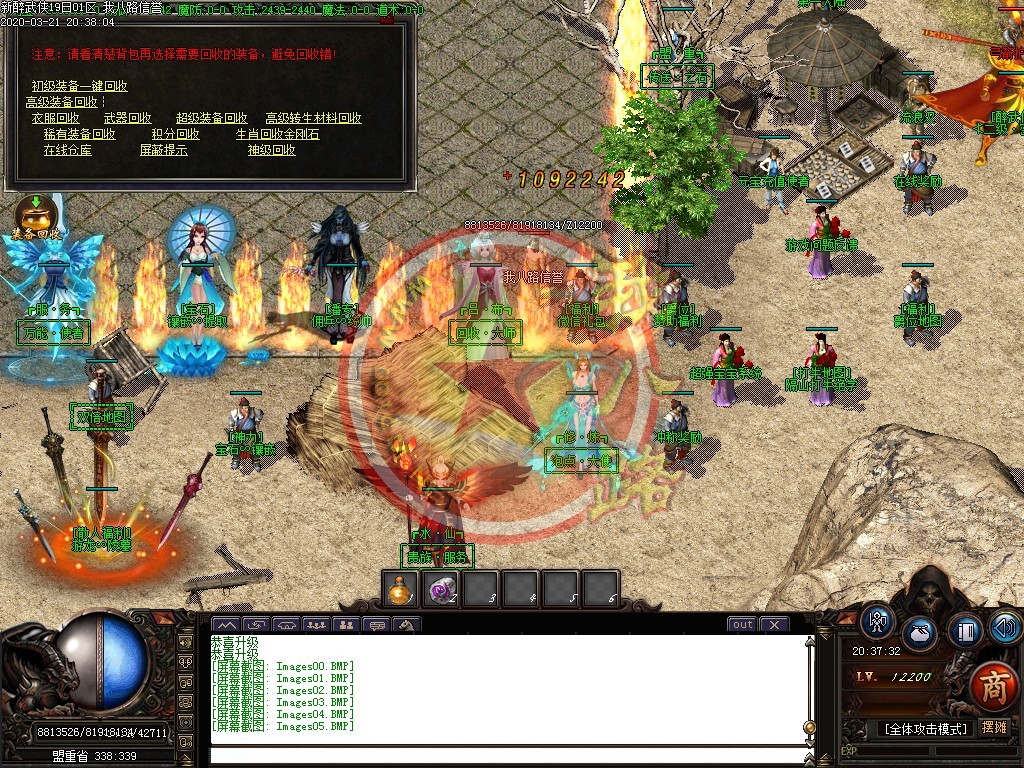Select the 超级装备回收 option
1024x768 pixels.
coord(211,118)
